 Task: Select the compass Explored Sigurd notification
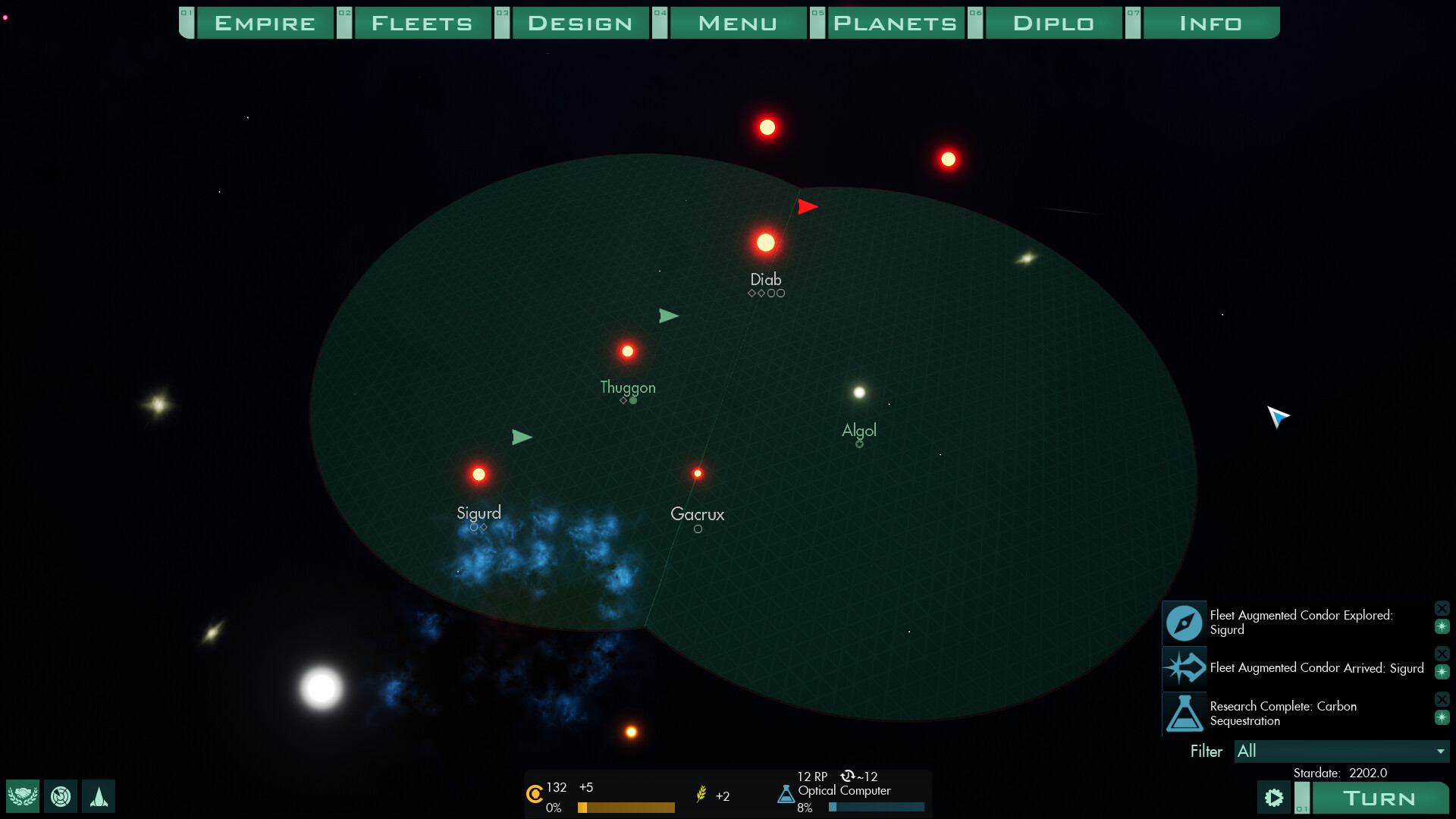pyautogui.click(x=1185, y=623)
